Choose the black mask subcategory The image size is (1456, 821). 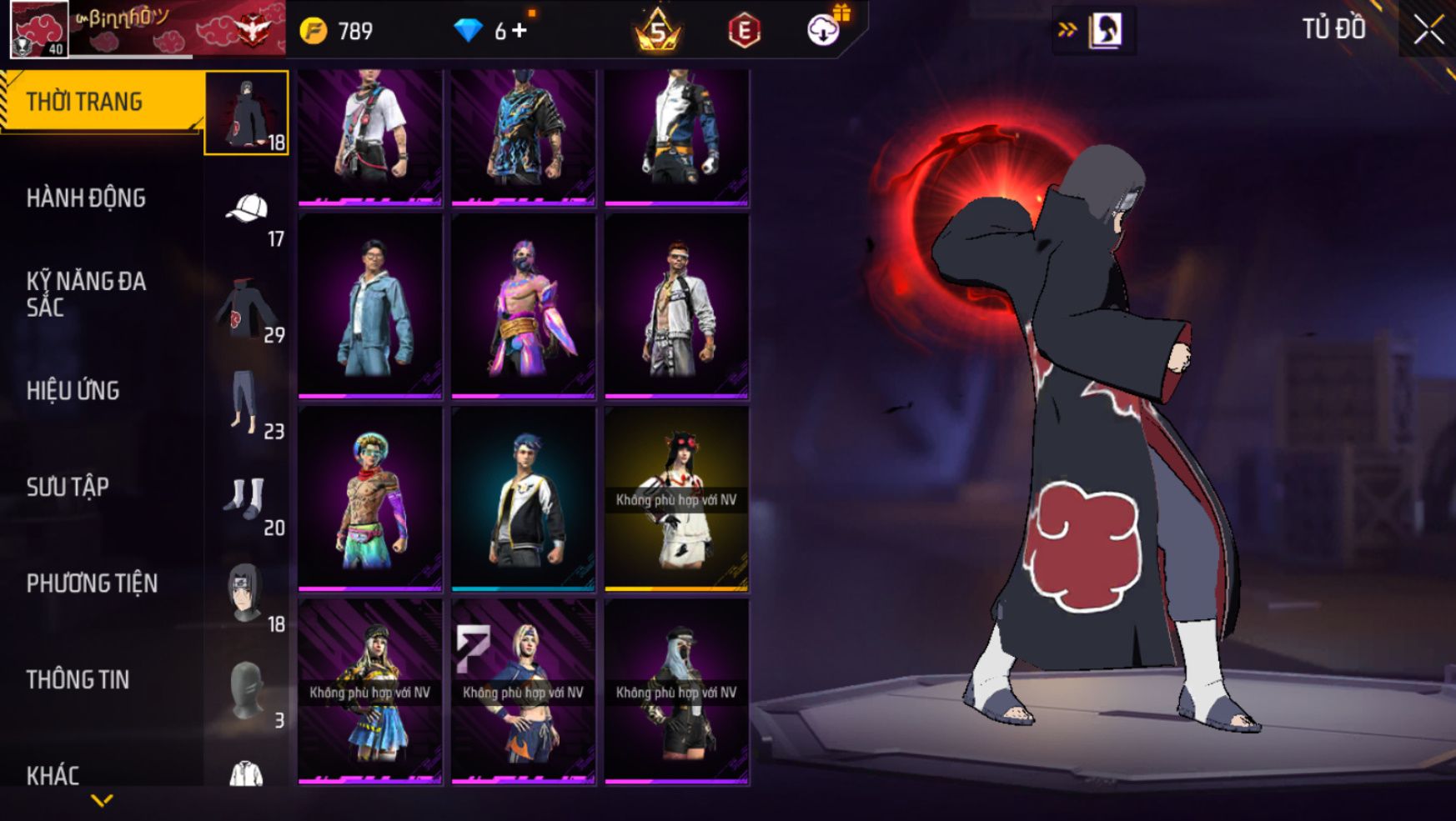coord(246,691)
